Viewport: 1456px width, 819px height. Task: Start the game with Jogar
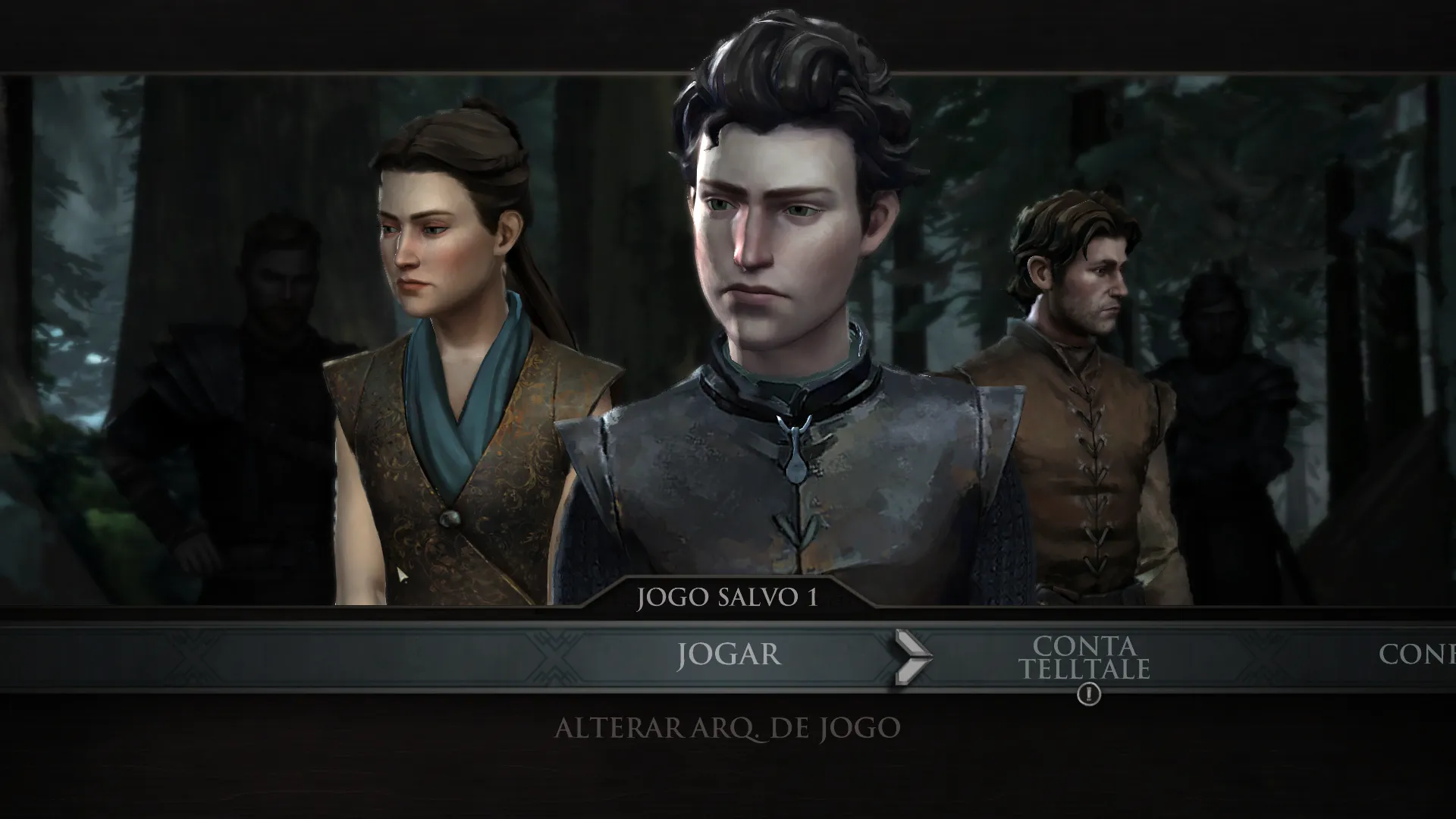click(728, 654)
